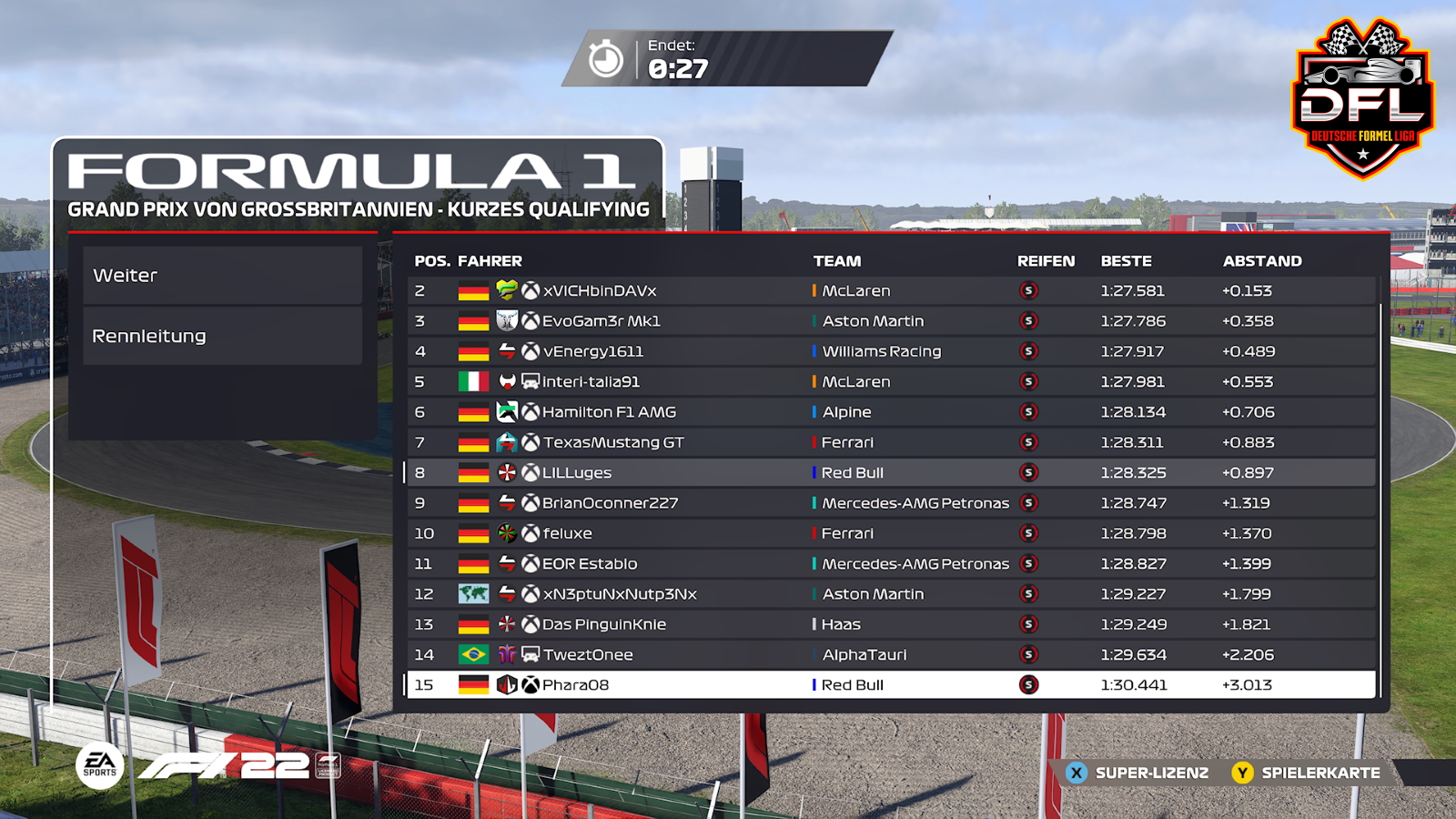Choose Phara08 highlighted driver row
The image size is (1456, 819).
pos(890,685)
